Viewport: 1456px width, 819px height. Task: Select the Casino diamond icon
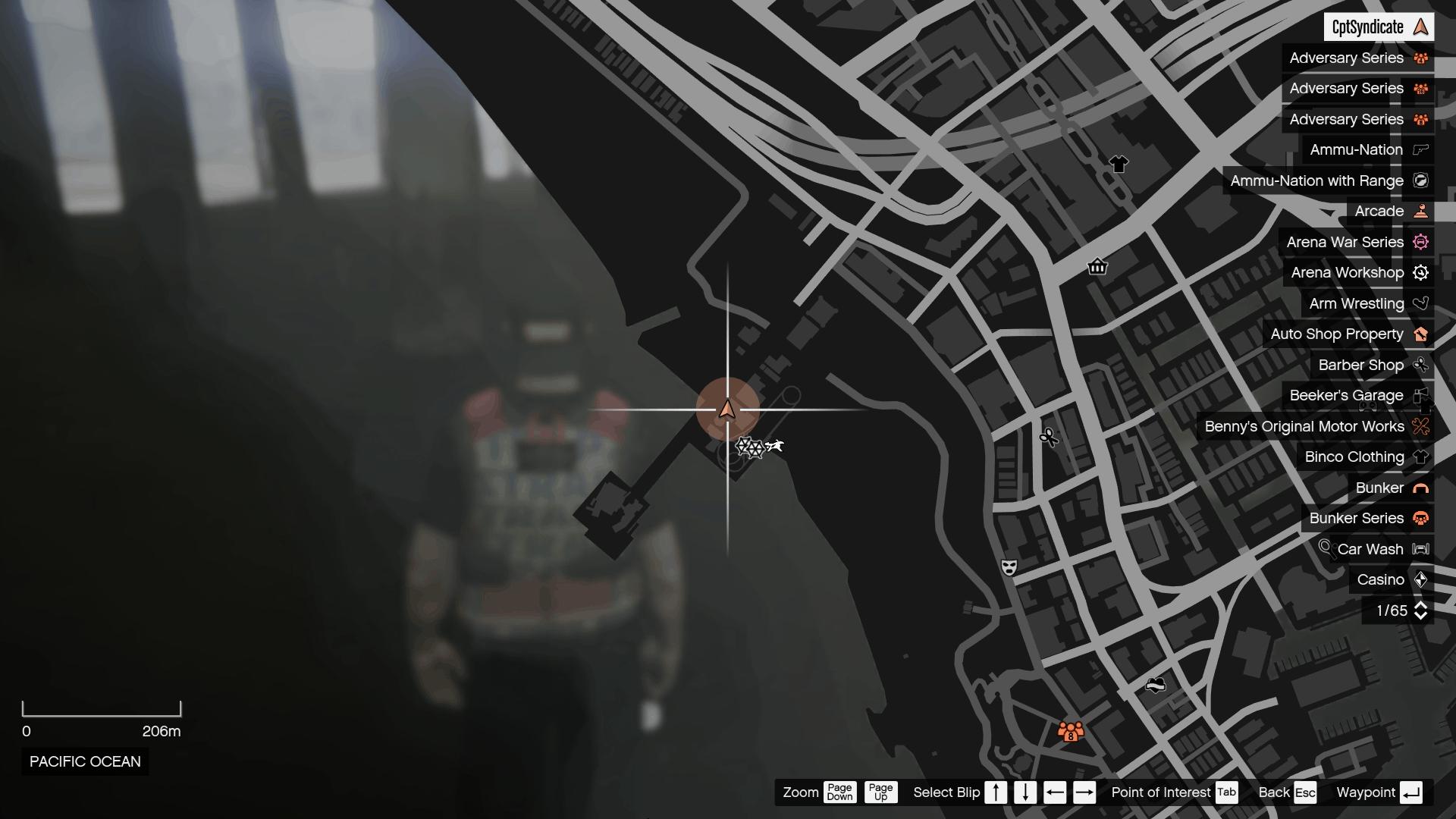[x=1420, y=579]
